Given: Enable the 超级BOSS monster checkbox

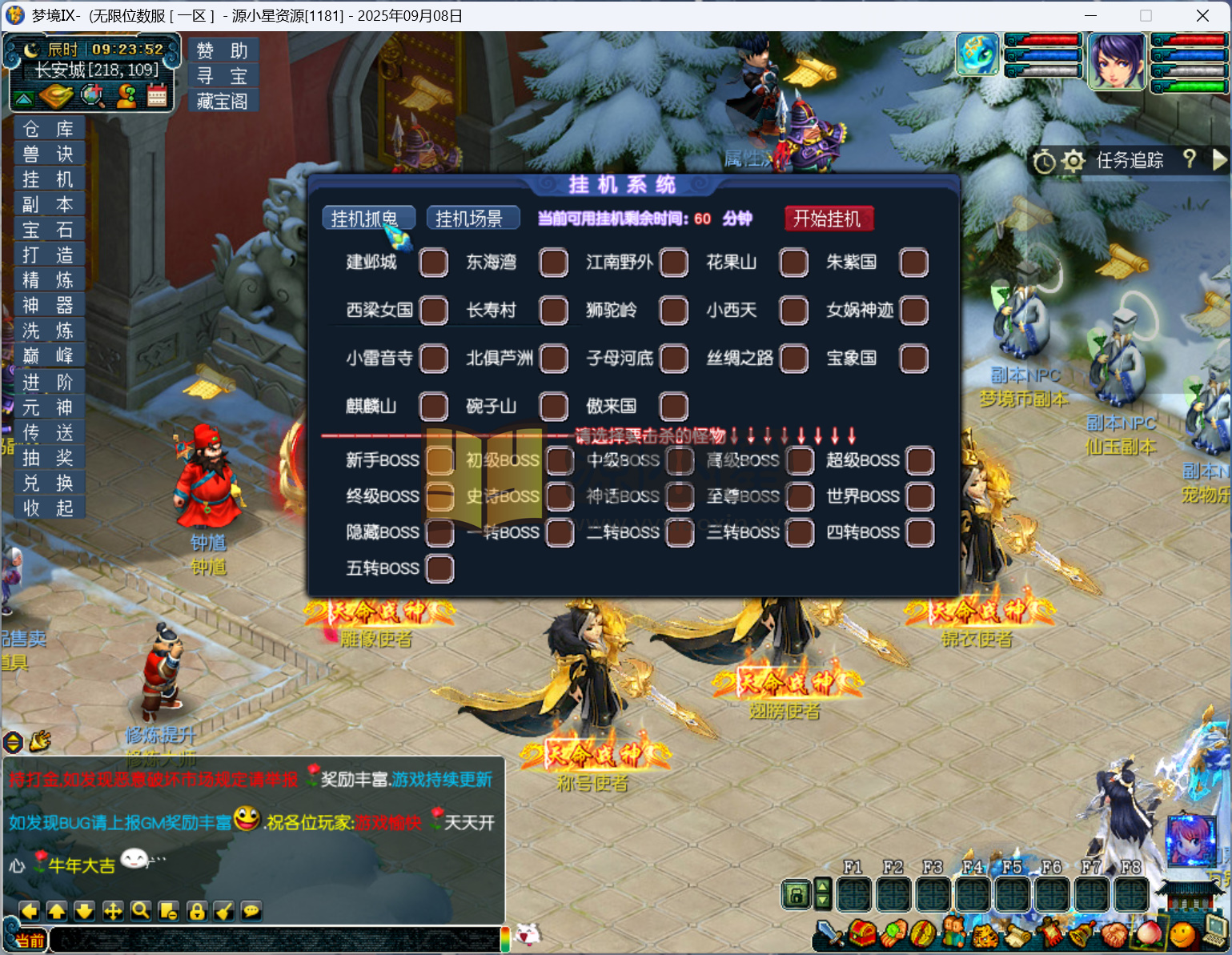Looking at the screenshot, I should point(919,460).
